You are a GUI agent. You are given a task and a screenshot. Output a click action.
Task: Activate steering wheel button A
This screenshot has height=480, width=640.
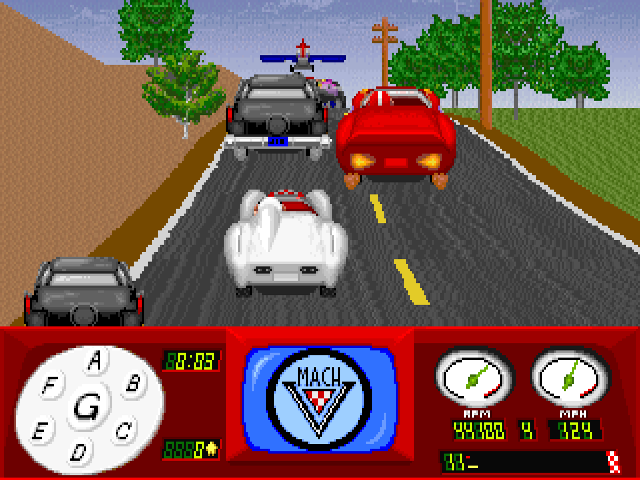[x=95, y=361]
